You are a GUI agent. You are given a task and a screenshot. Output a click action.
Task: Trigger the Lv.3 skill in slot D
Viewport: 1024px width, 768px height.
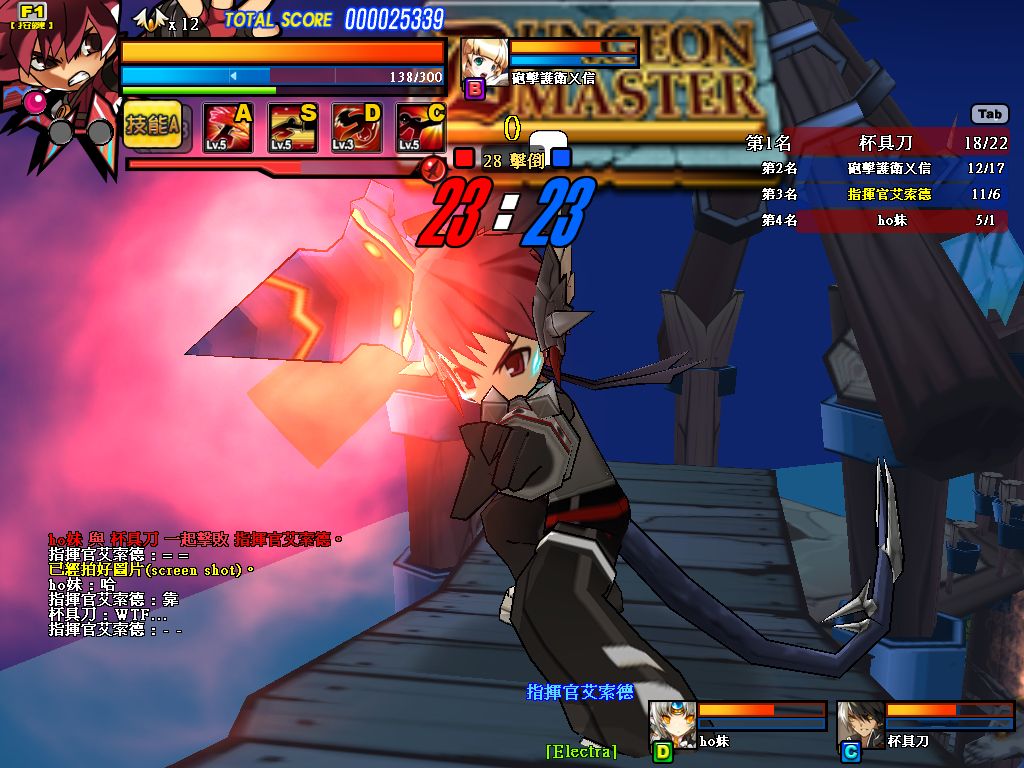[356, 128]
